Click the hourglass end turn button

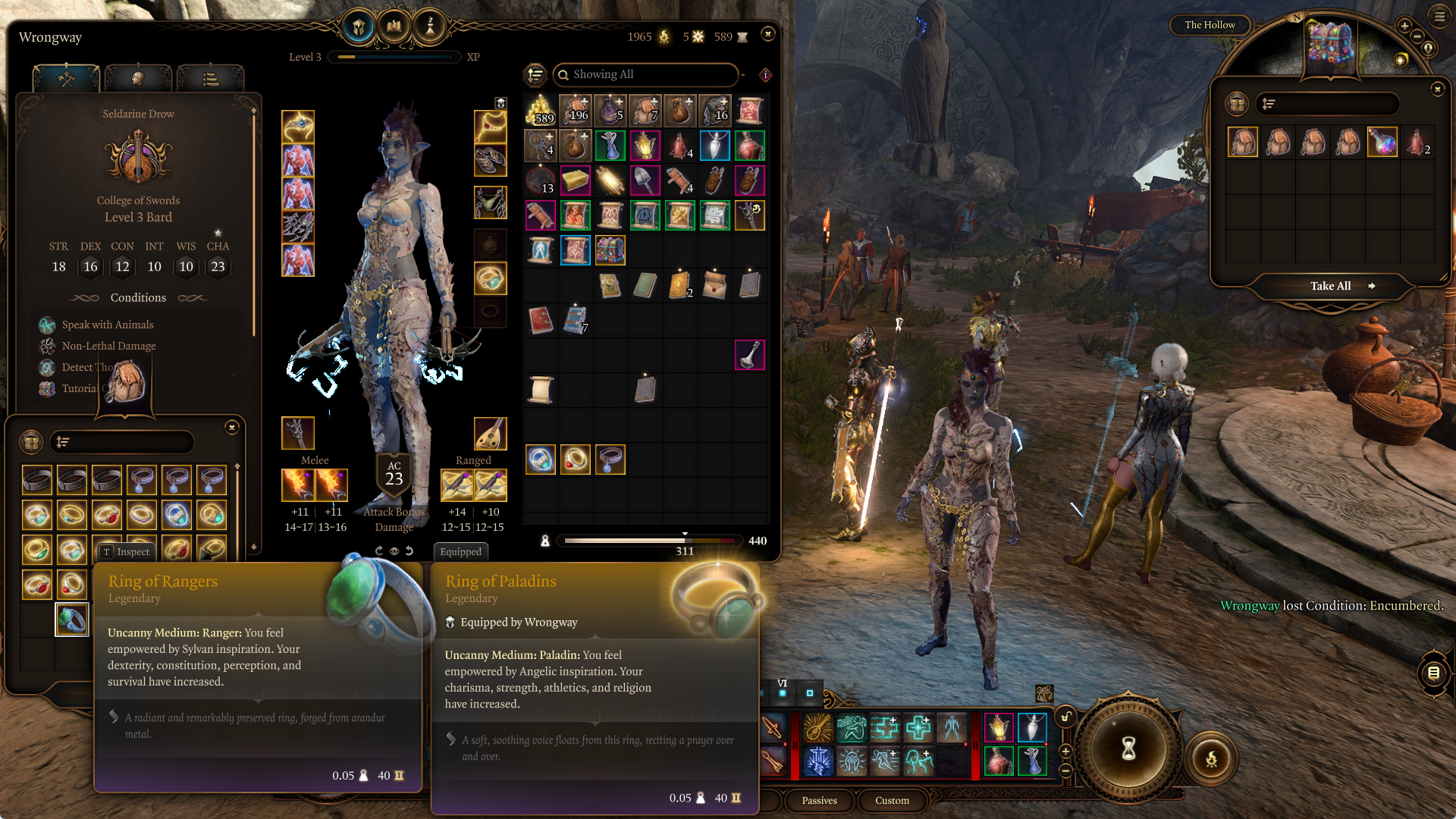tap(1128, 748)
